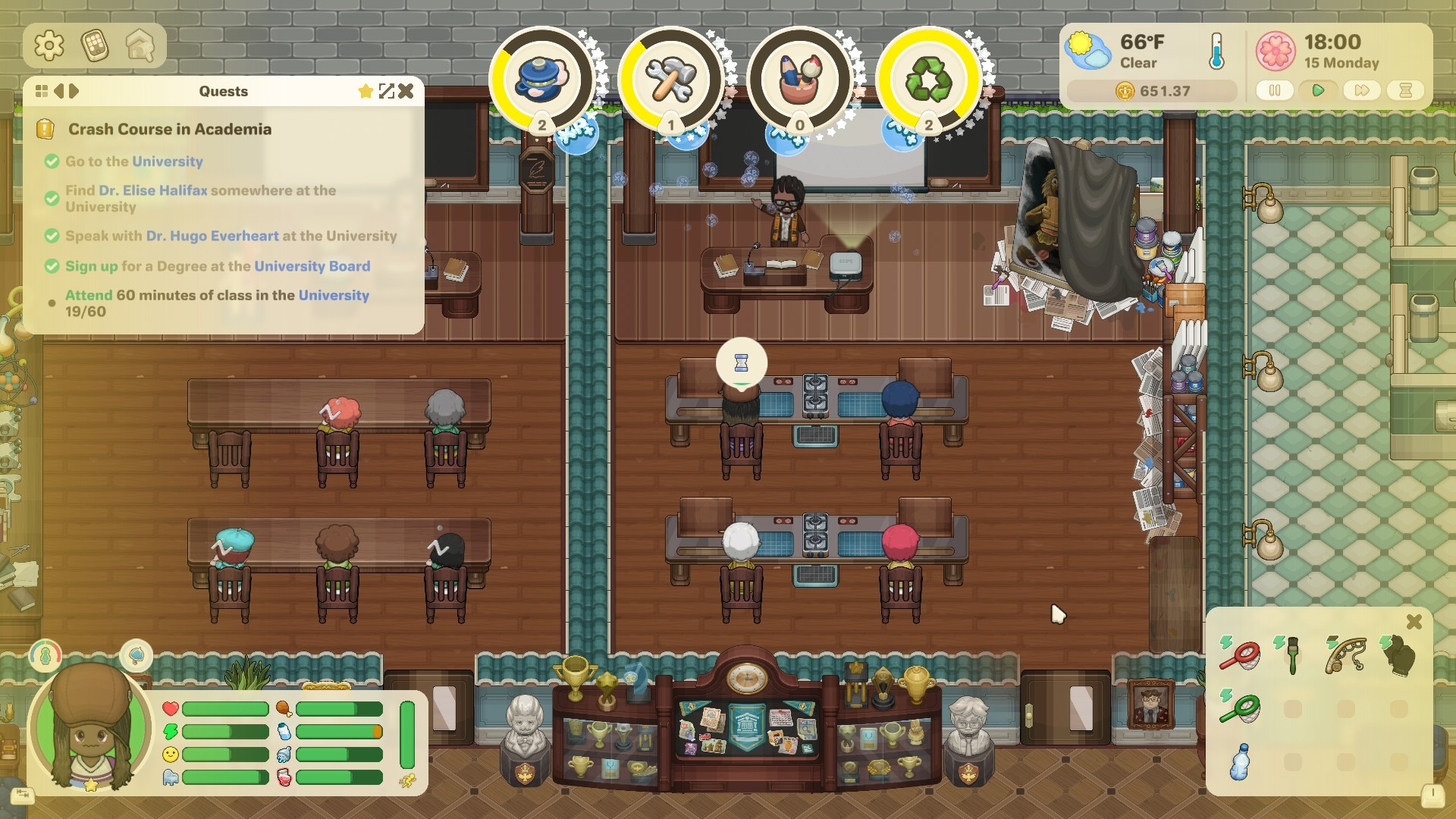The height and width of the screenshot is (819, 1456).
Task: Close the Quests panel
Action: click(x=406, y=91)
